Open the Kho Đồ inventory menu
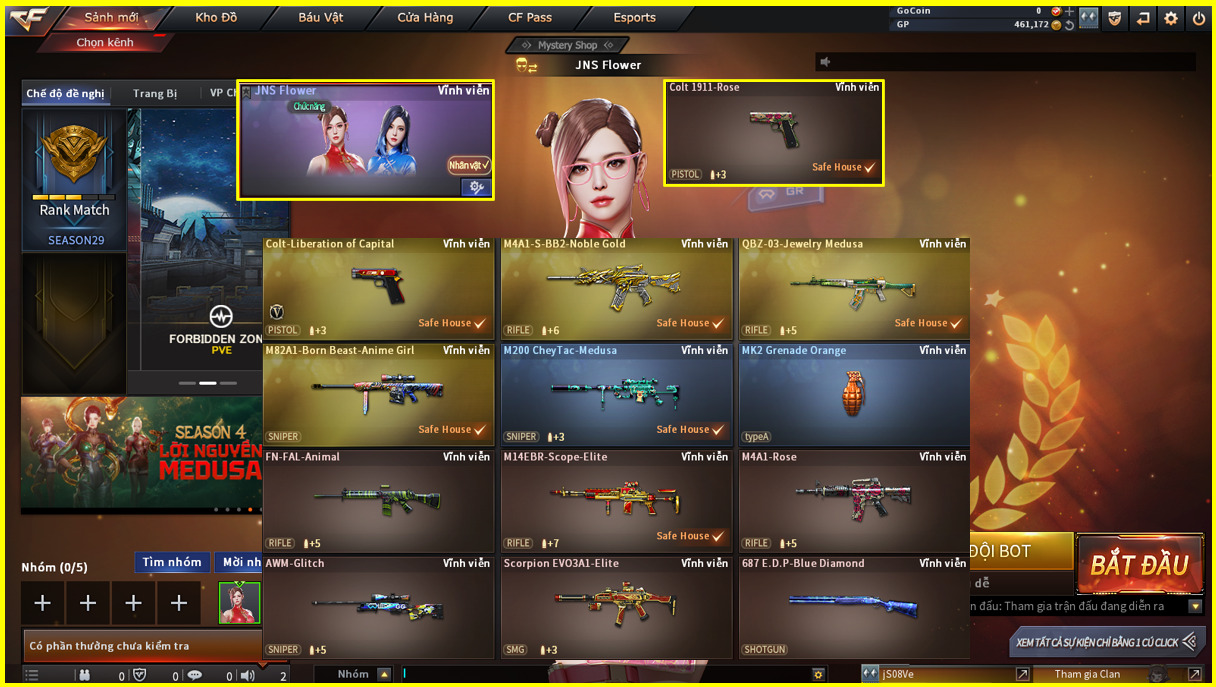Viewport: 1216px width, 687px height. point(216,18)
